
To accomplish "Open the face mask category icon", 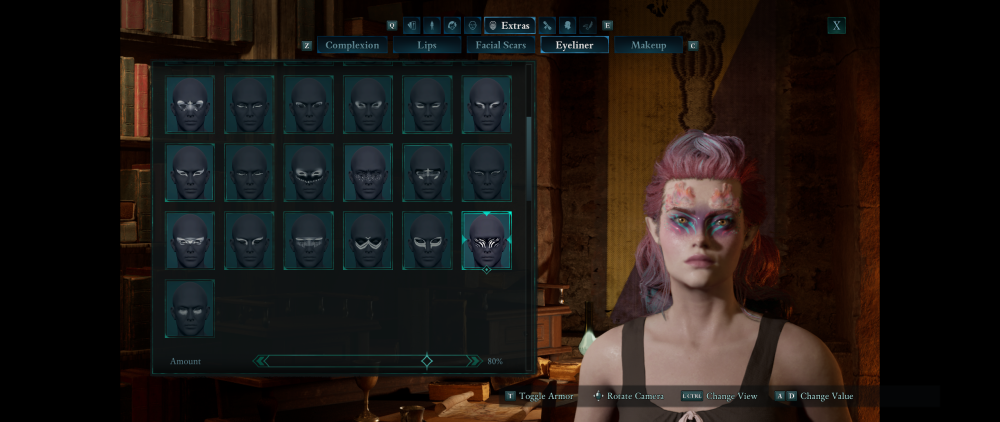I will pyautogui.click(x=473, y=25).
